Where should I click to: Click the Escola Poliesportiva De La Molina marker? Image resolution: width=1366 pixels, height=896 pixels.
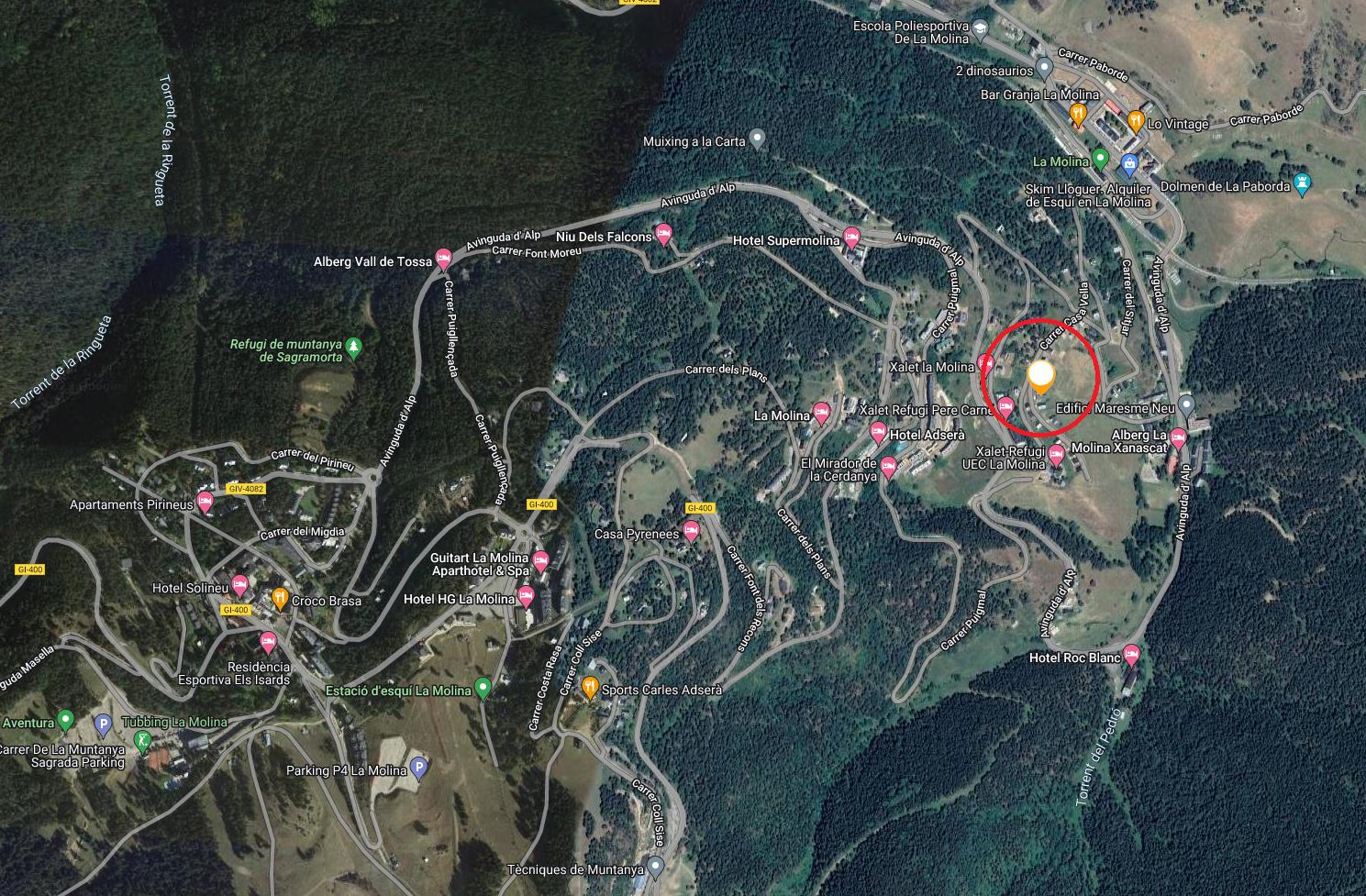pos(980,28)
